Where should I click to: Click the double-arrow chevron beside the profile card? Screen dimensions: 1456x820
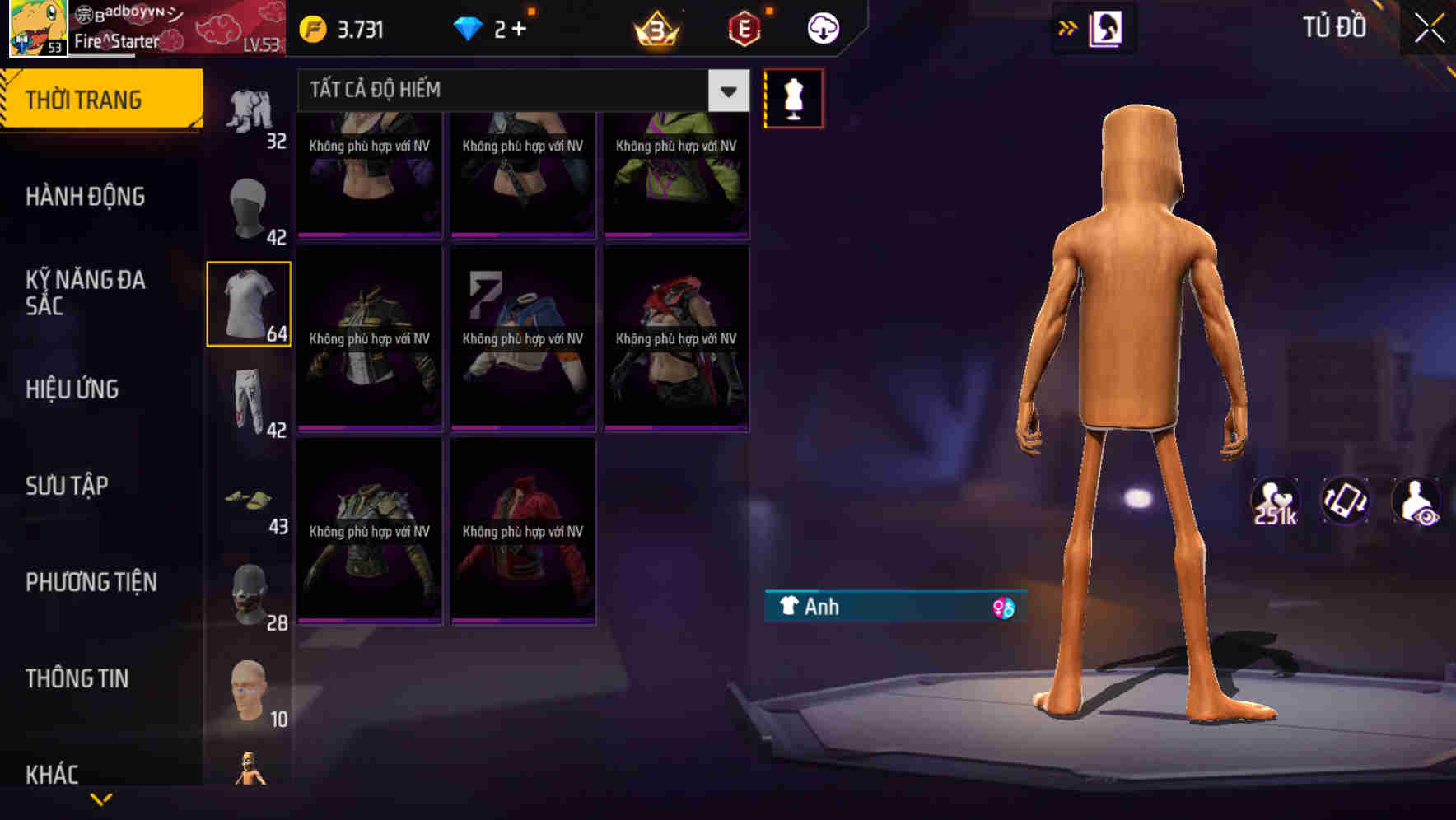coord(1067,27)
